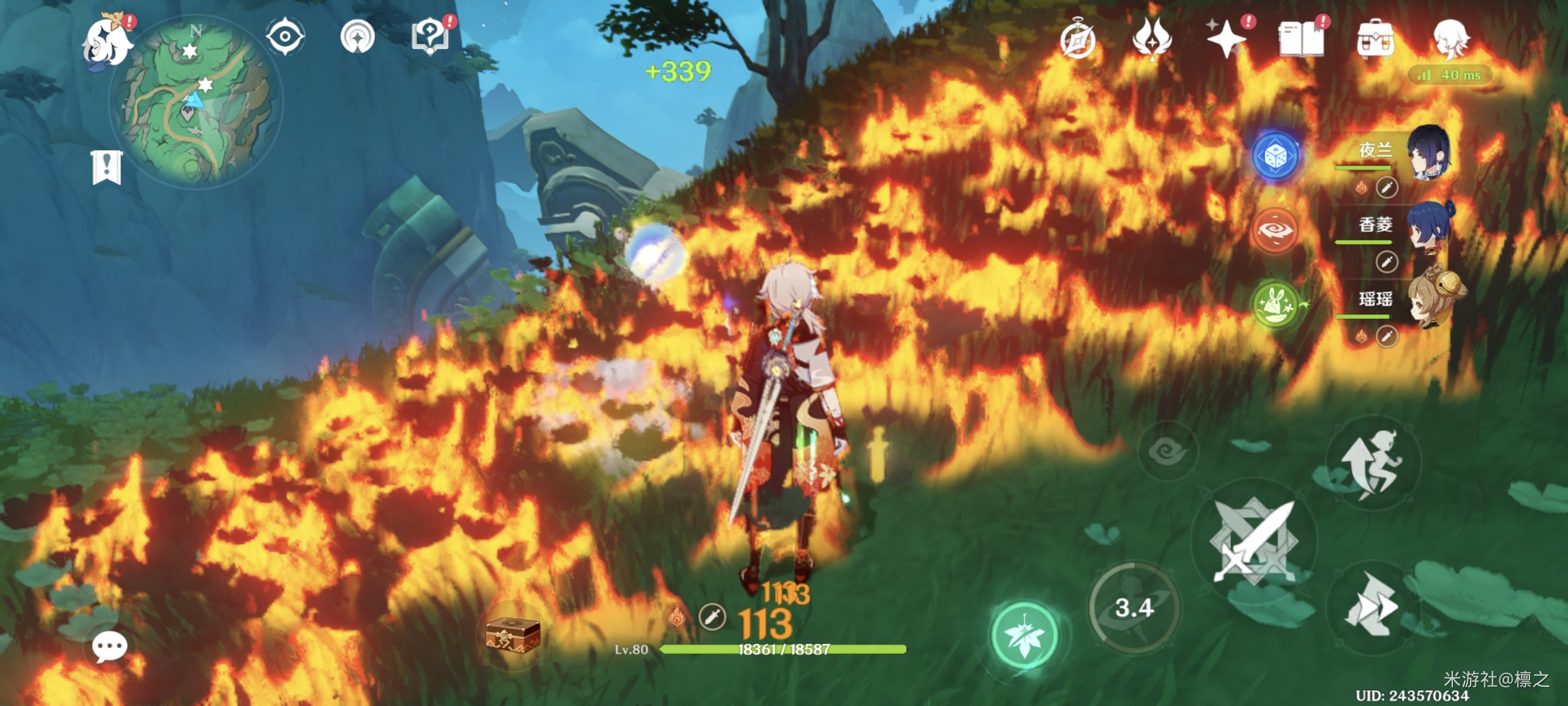Open the character profile head icon
Image resolution: width=1568 pixels, height=706 pixels.
click(1450, 38)
